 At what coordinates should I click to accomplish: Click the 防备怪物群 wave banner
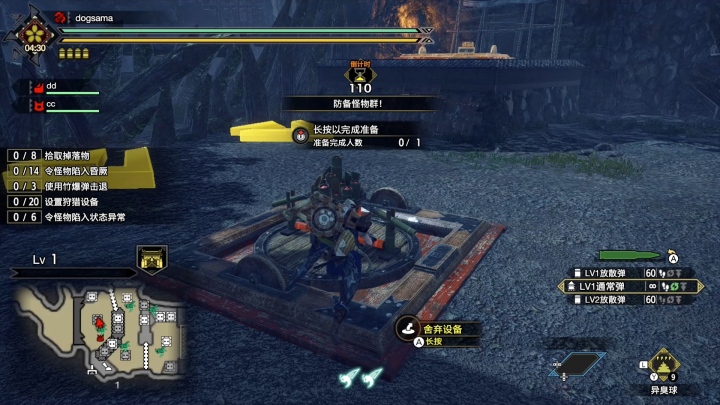[x=360, y=103]
